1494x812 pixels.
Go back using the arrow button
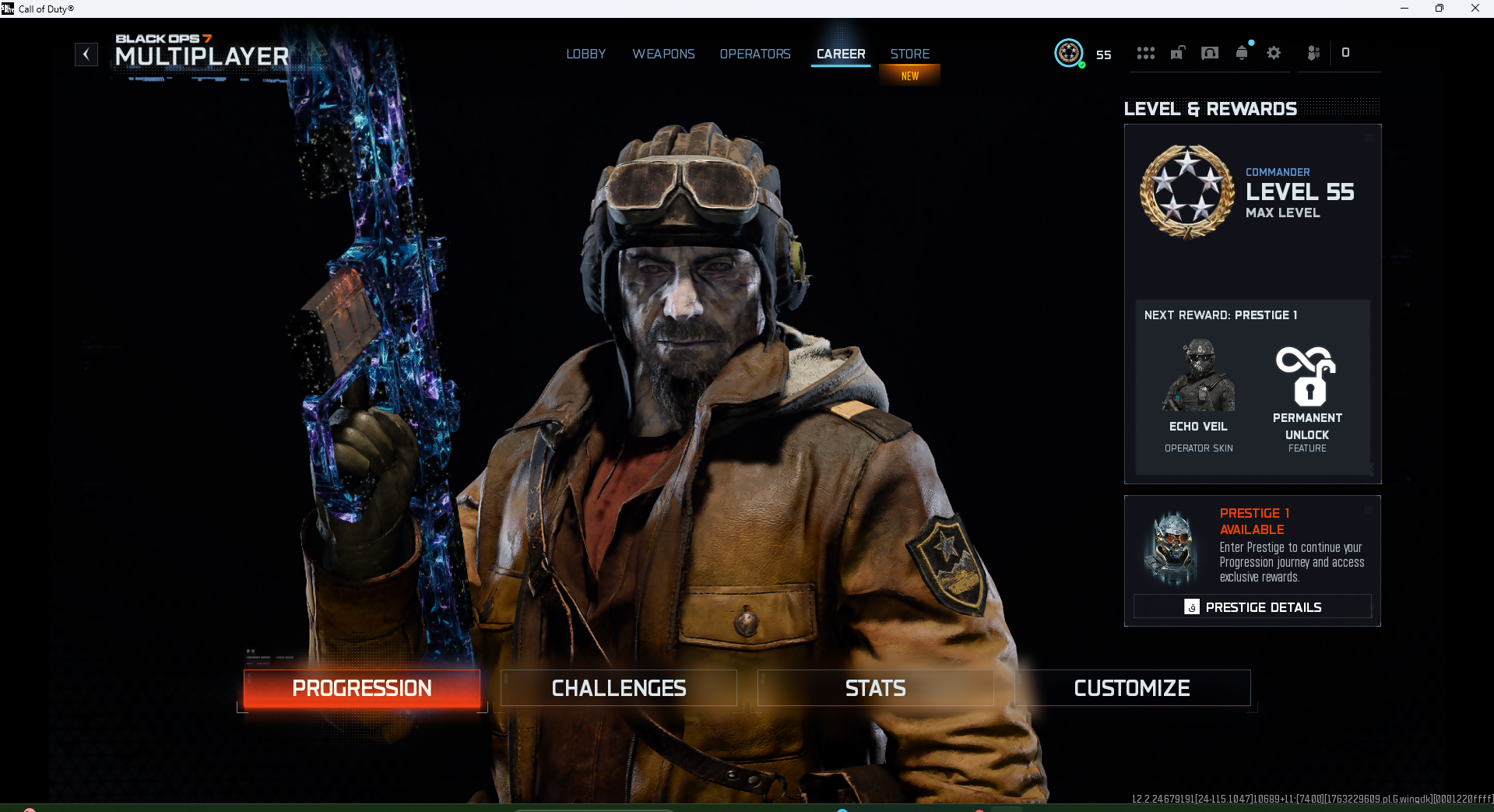tap(86, 54)
